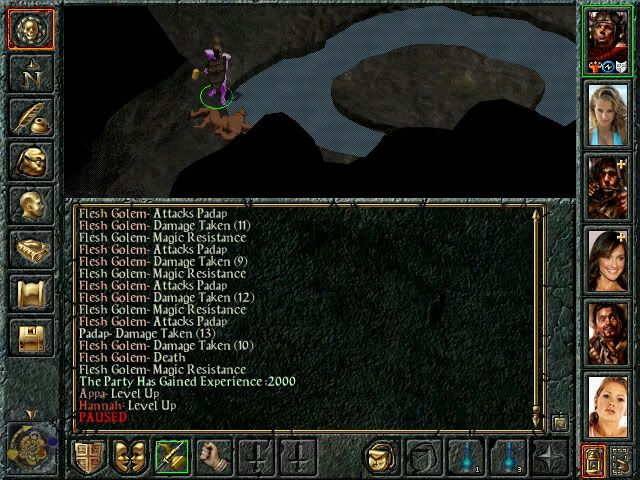640x480 pixels.
Task: Click the return-to-game skull button
Action: click(x=29, y=28)
